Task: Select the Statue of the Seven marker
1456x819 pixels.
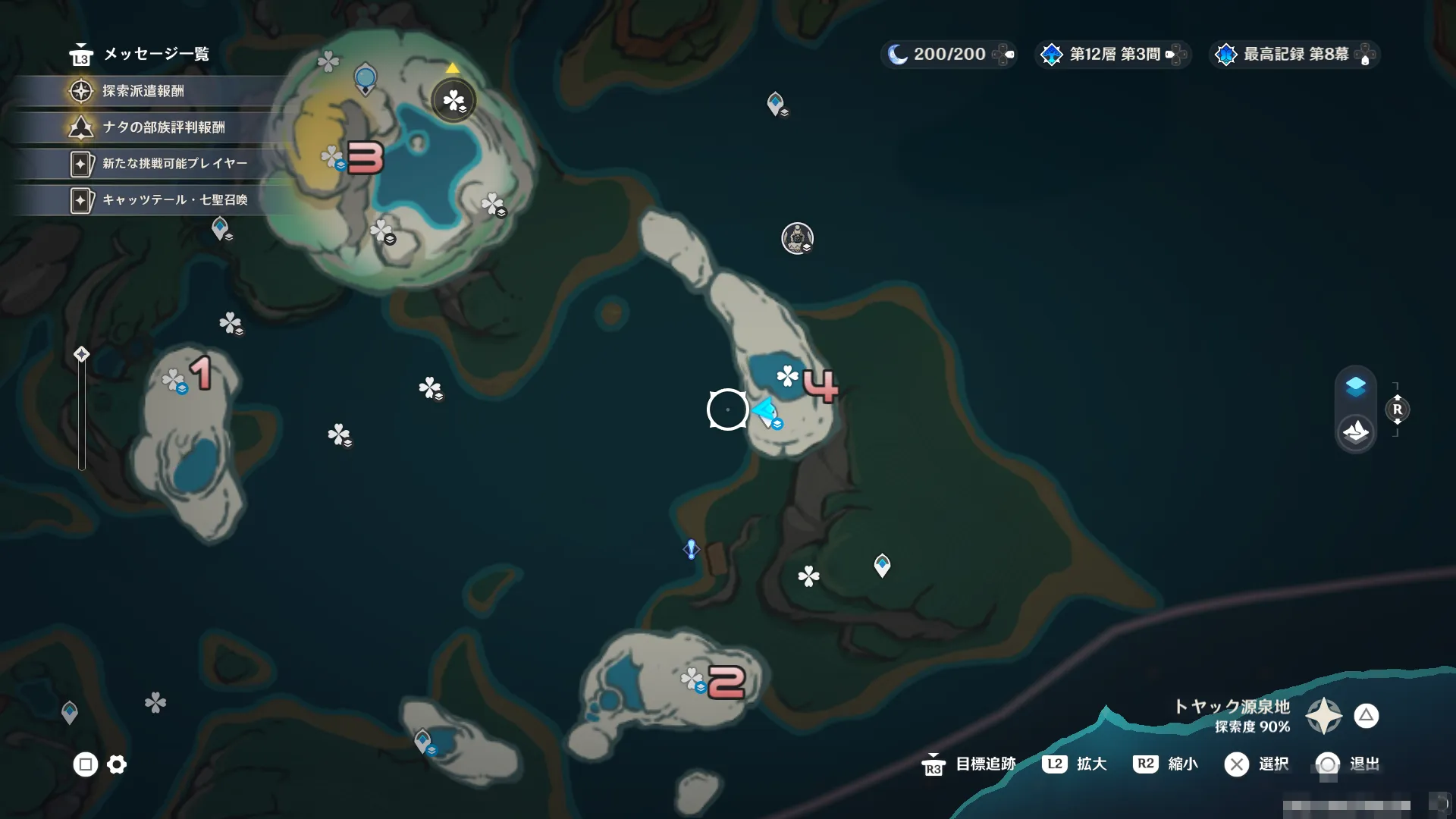Action: pos(797,238)
